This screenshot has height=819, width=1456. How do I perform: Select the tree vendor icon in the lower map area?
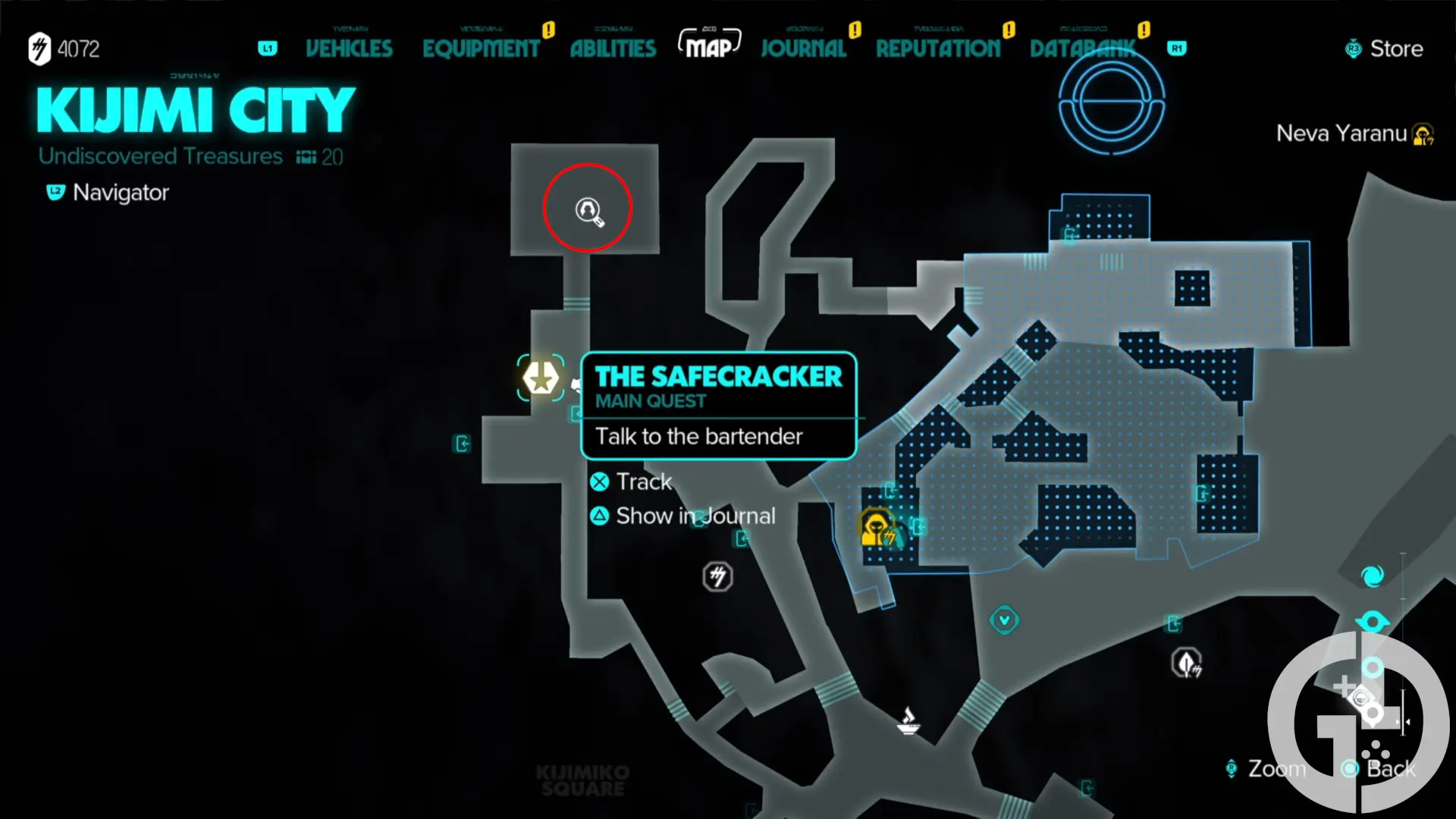(1187, 662)
